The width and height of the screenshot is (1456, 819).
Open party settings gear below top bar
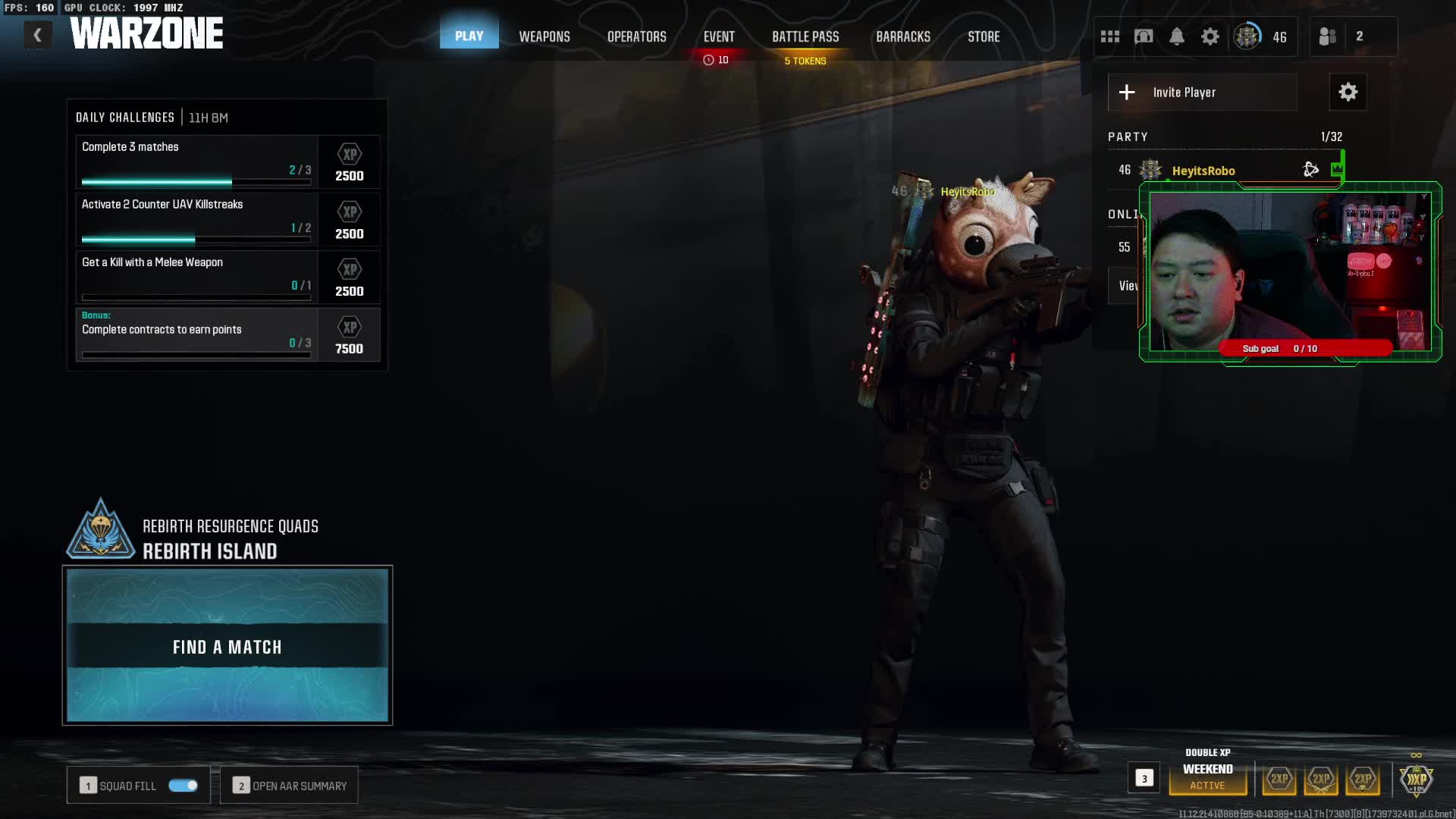[x=1348, y=93]
